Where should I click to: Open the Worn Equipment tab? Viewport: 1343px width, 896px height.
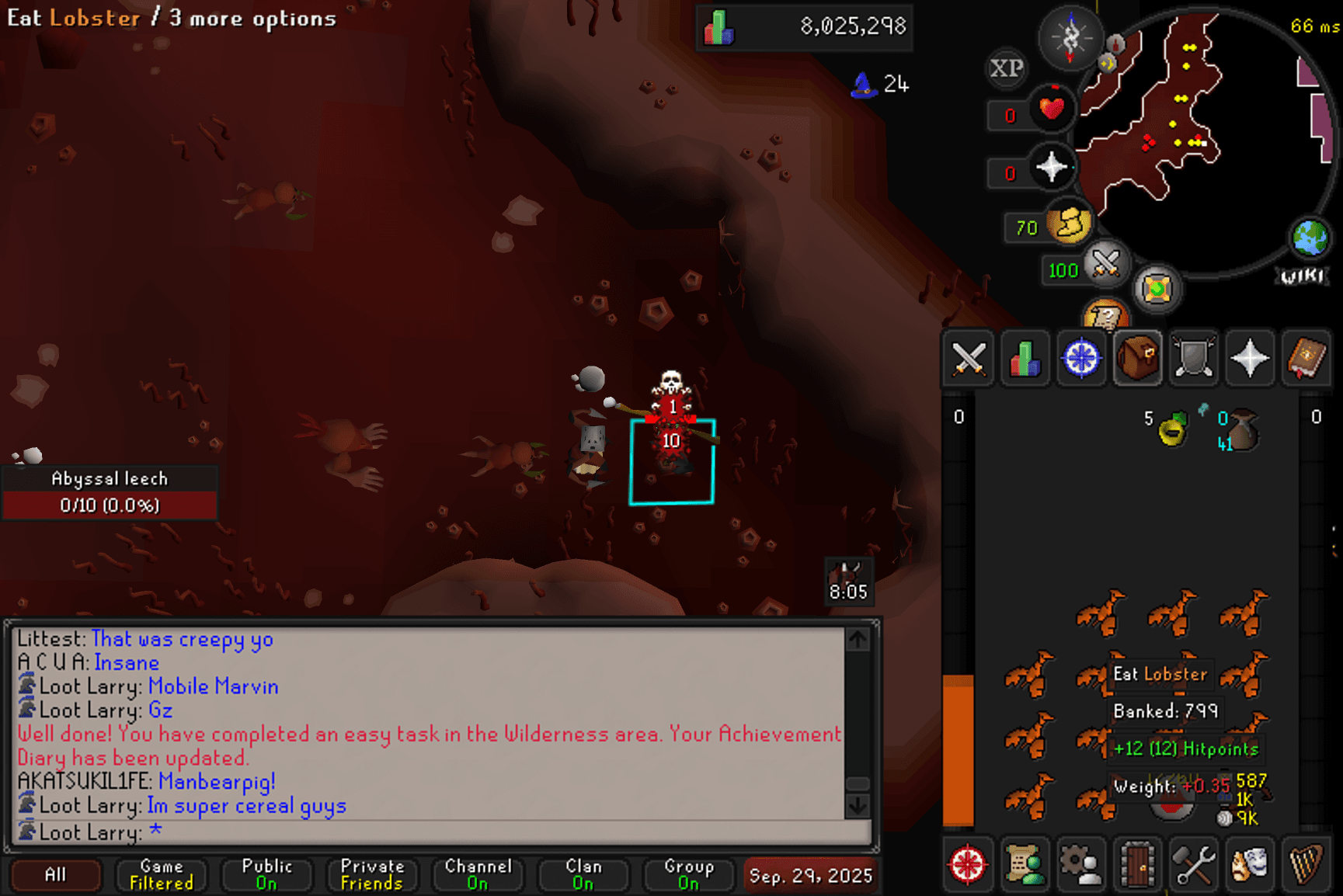click(1193, 359)
